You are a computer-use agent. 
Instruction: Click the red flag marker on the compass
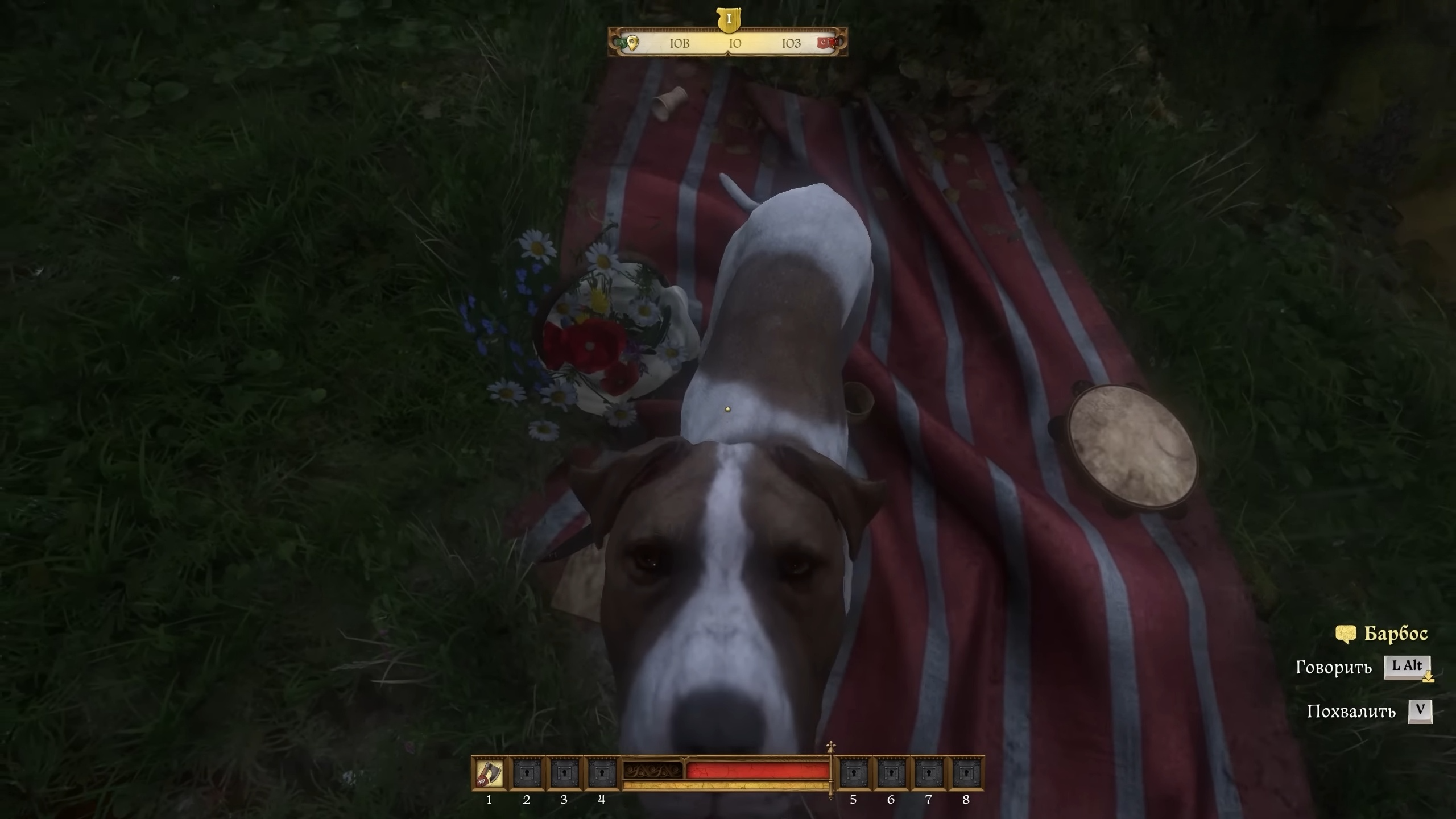click(824, 42)
